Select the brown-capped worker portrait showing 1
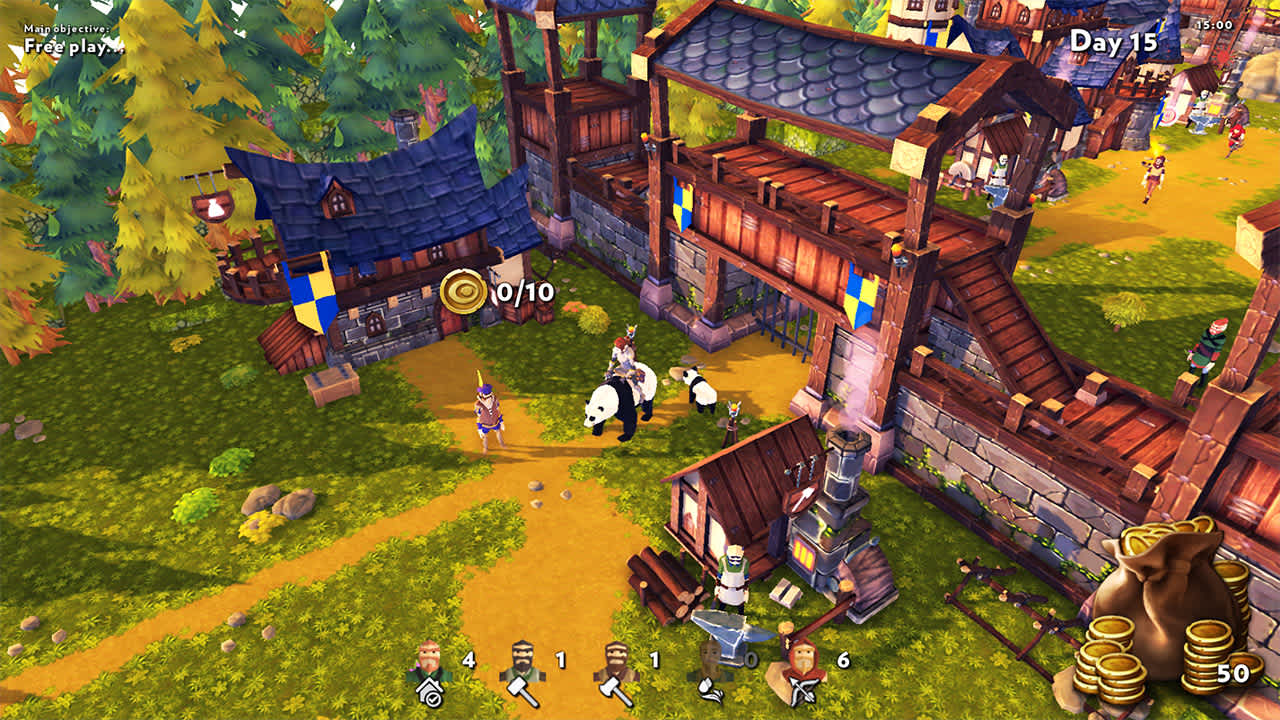The image size is (1280, 720). (x=615, y=658)
